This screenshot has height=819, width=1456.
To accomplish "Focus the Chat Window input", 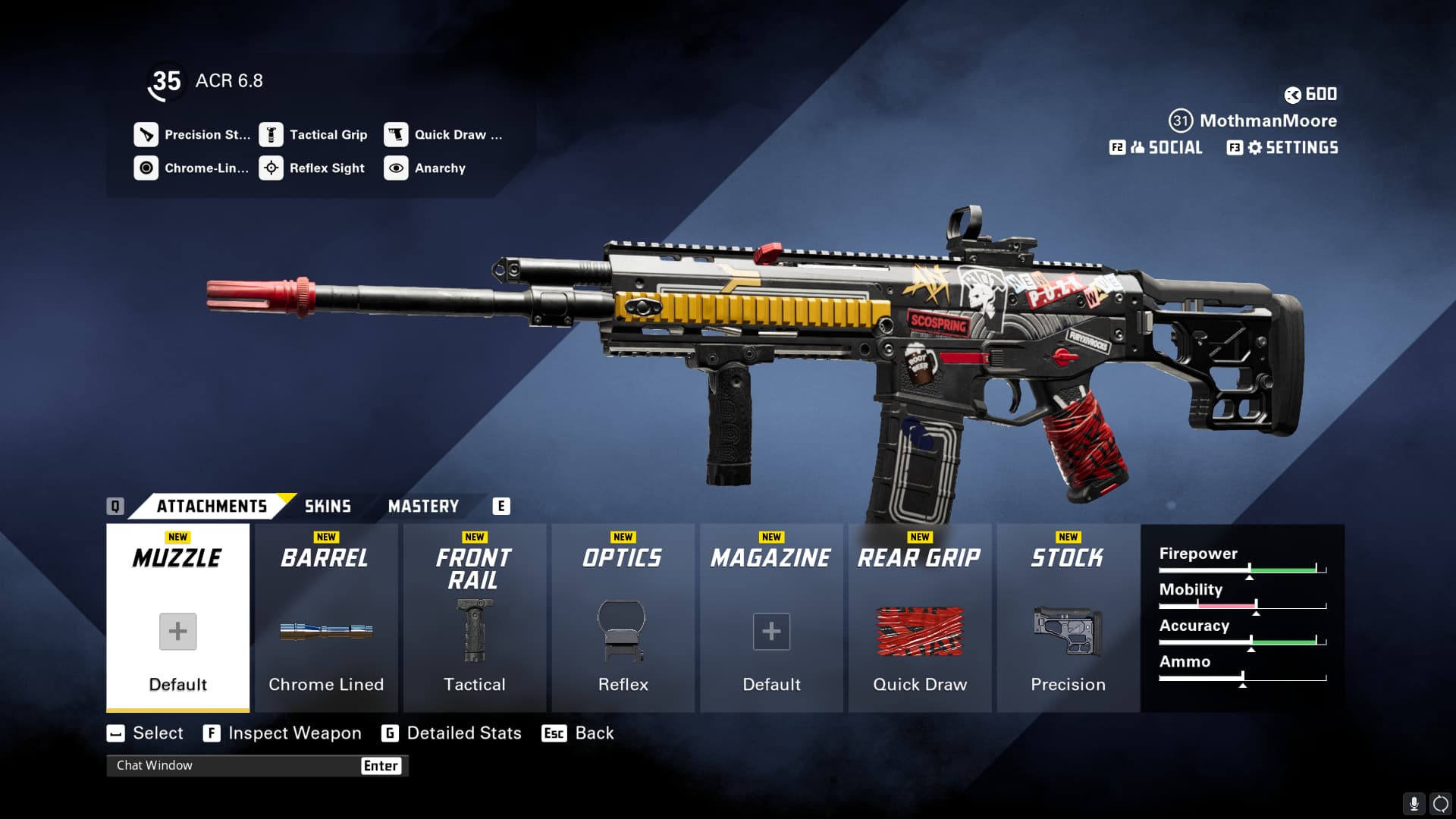I will [x=235, y=766].
